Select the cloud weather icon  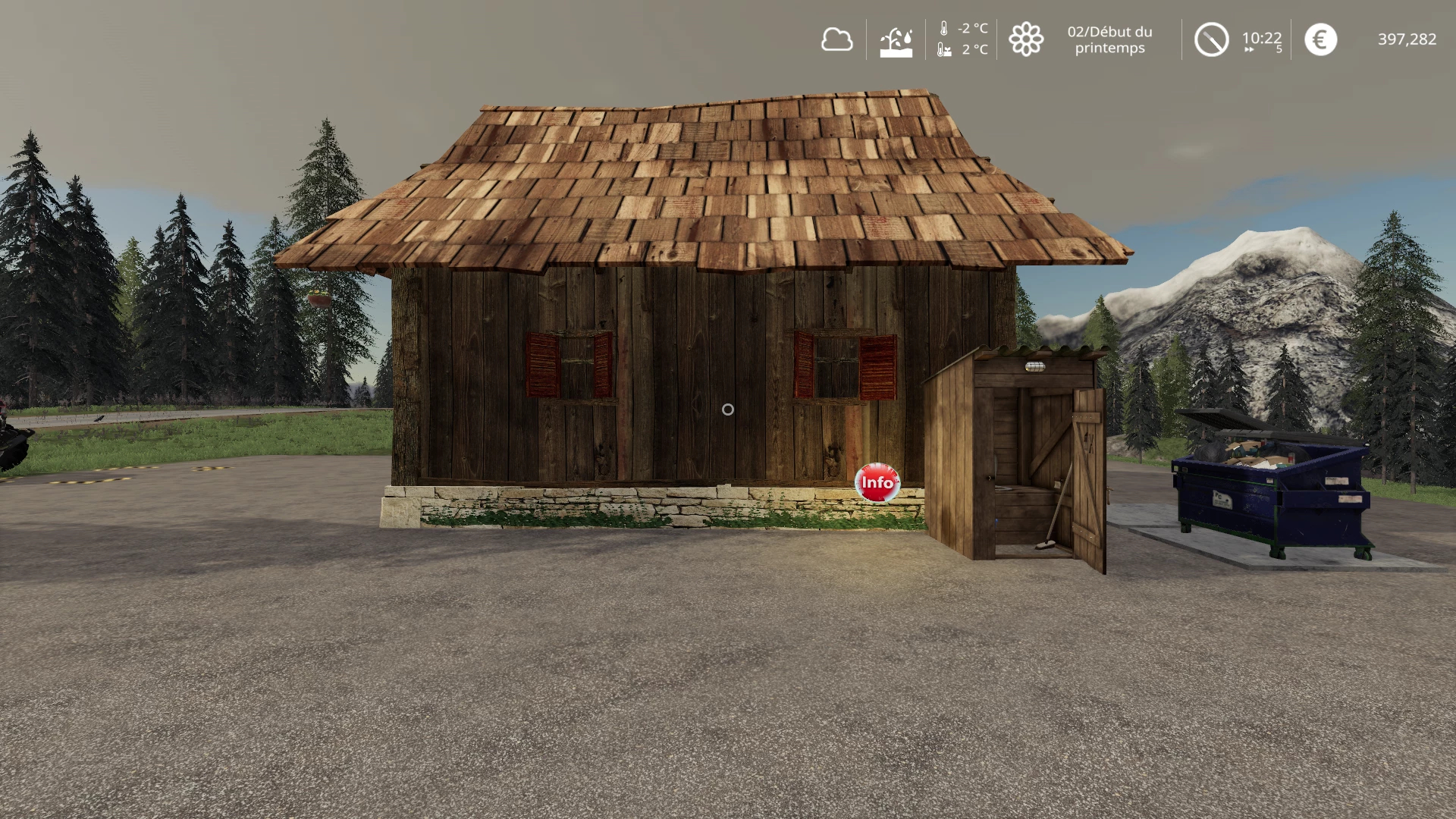coord(836,39)
